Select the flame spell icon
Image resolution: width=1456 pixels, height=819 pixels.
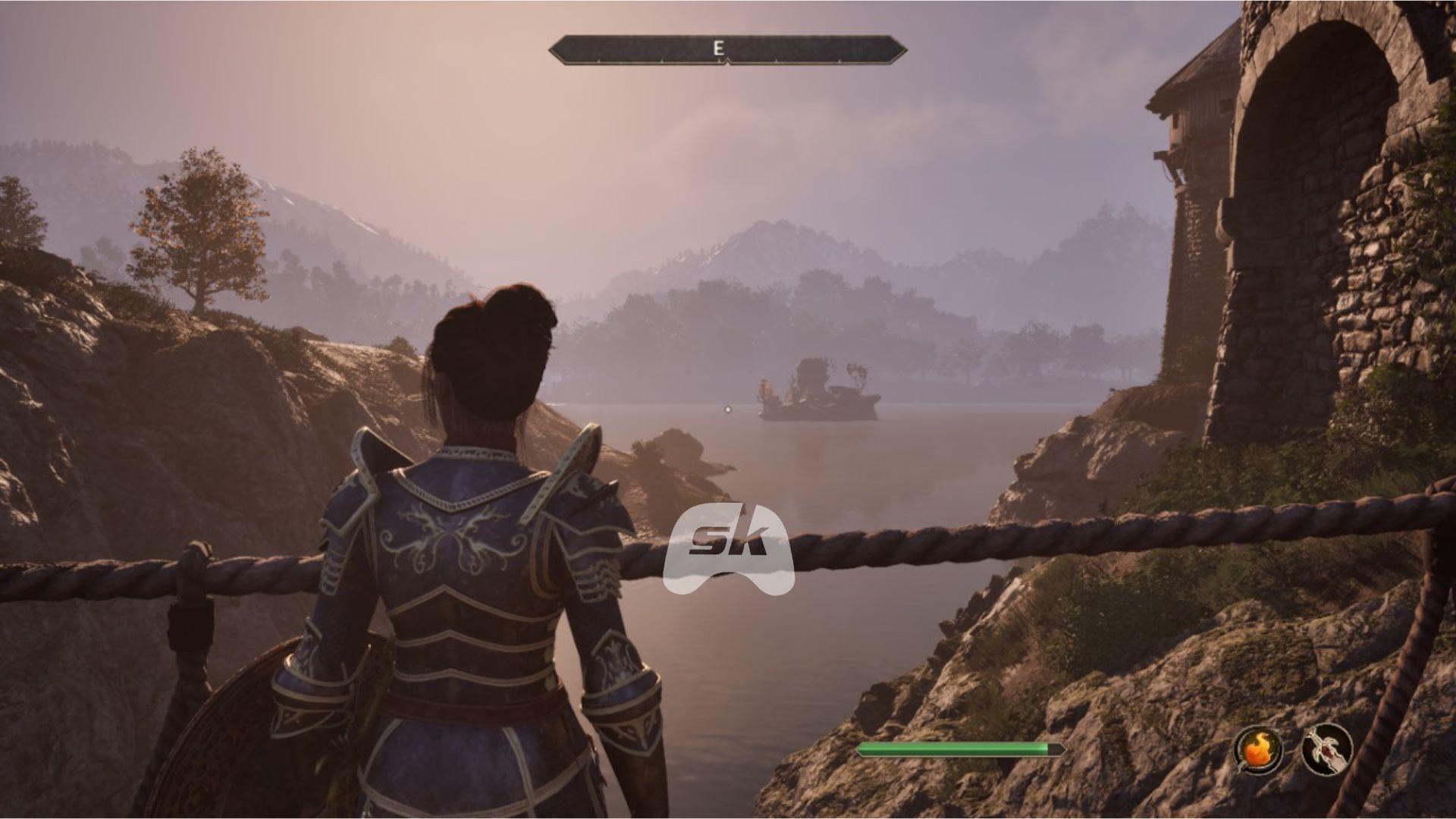pos(1259,750)
